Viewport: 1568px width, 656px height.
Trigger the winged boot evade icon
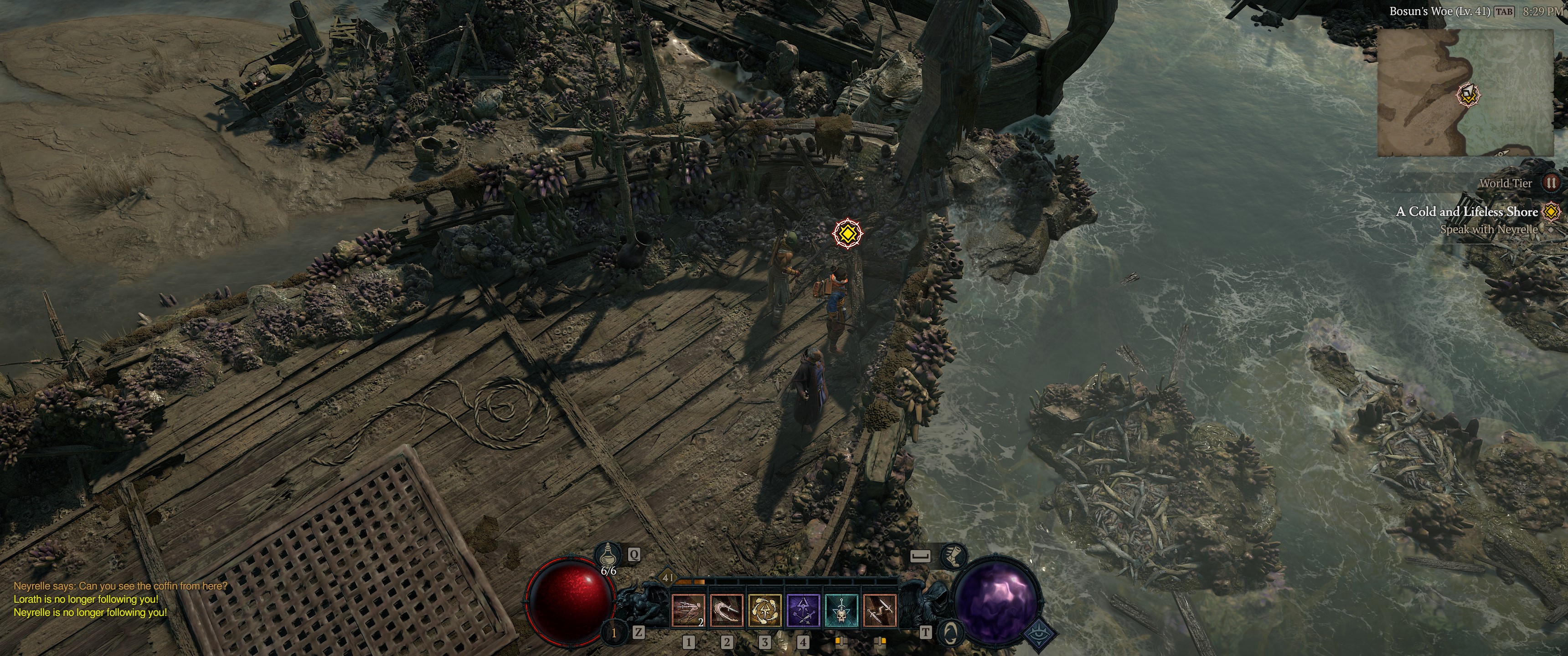[x=951, y=555]
